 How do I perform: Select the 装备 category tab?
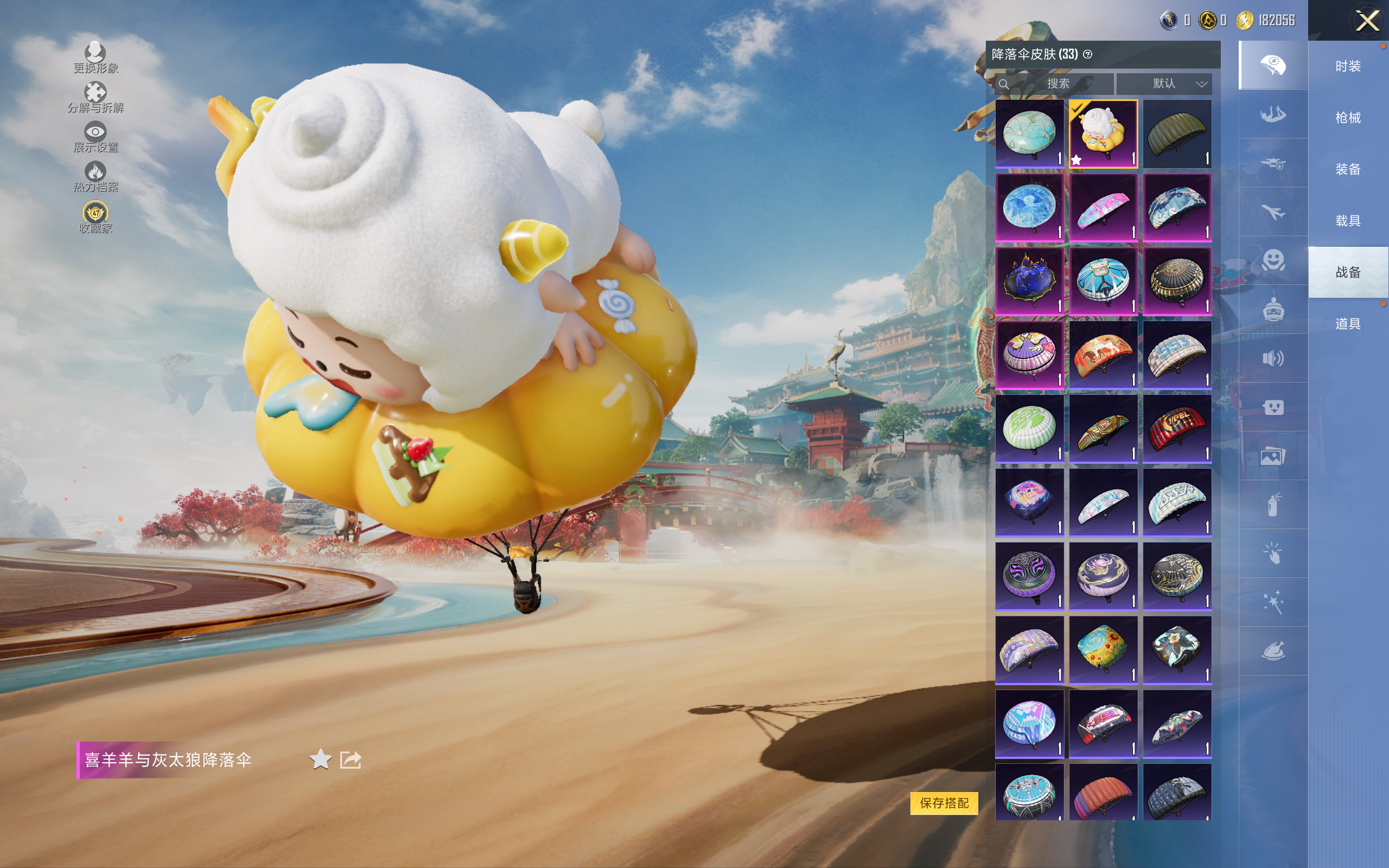point(1348,169)
